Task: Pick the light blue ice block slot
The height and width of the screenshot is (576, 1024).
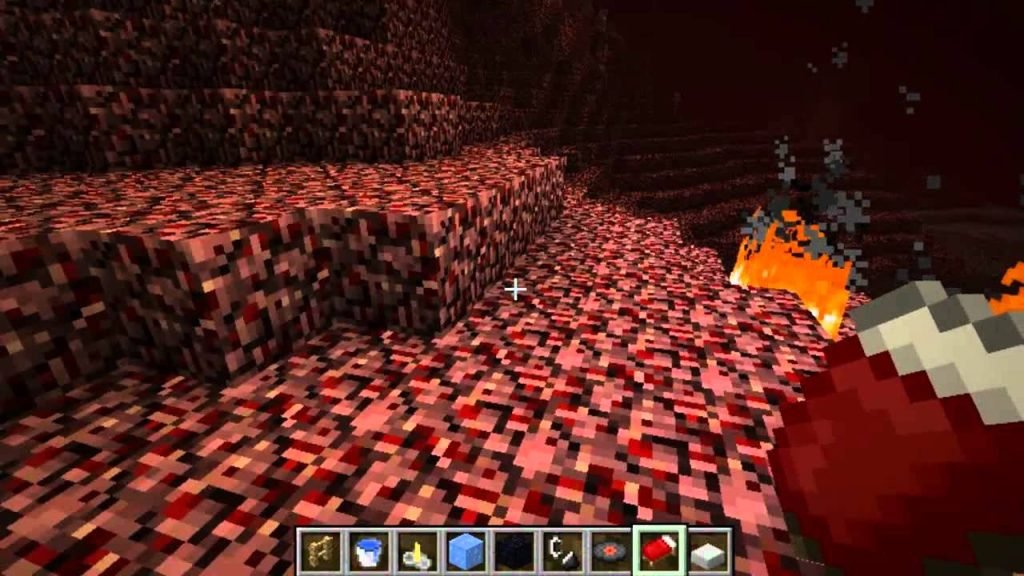Action: [x=463, y=550]
